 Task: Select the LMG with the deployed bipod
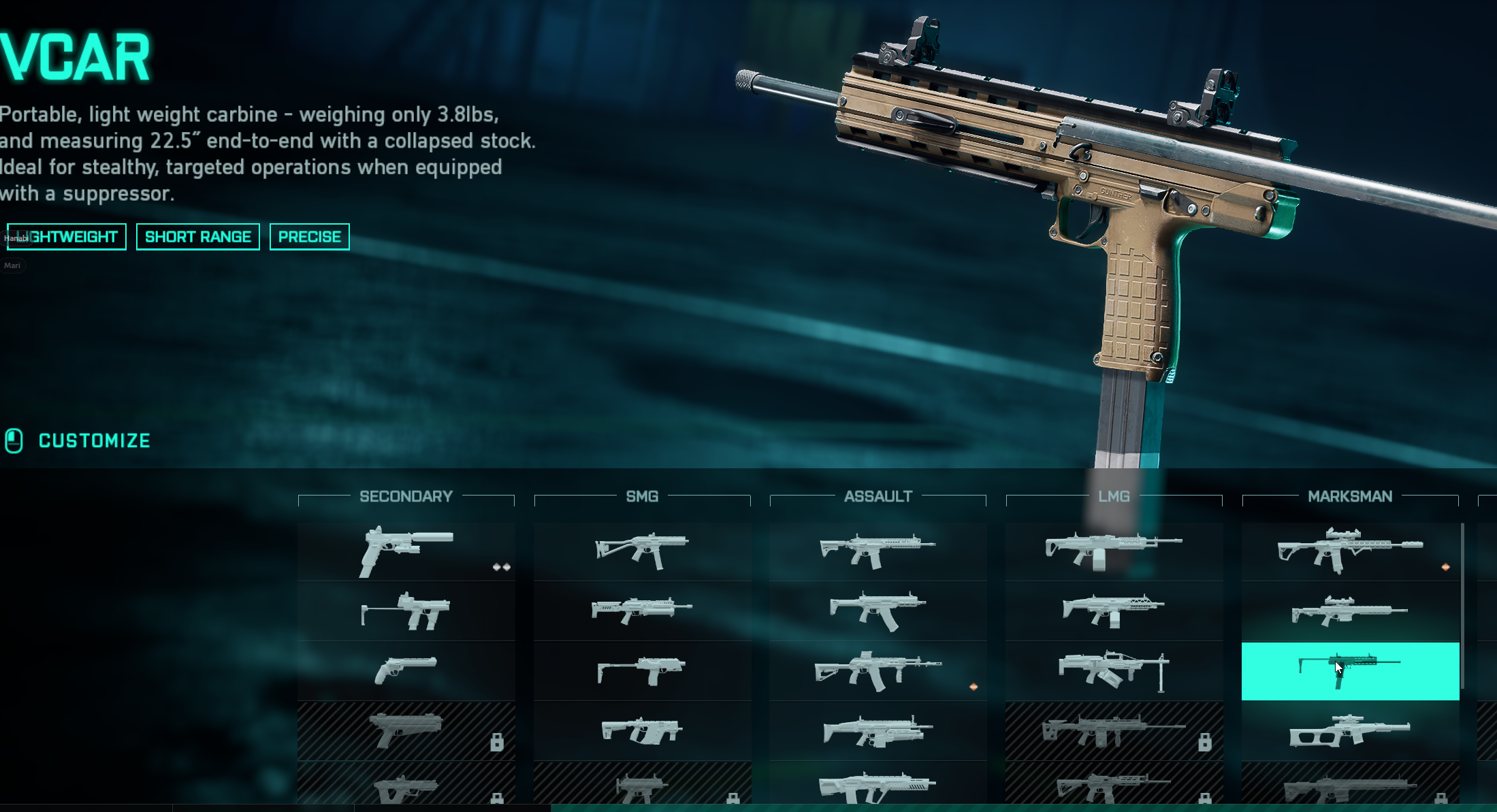(1114, 670)
